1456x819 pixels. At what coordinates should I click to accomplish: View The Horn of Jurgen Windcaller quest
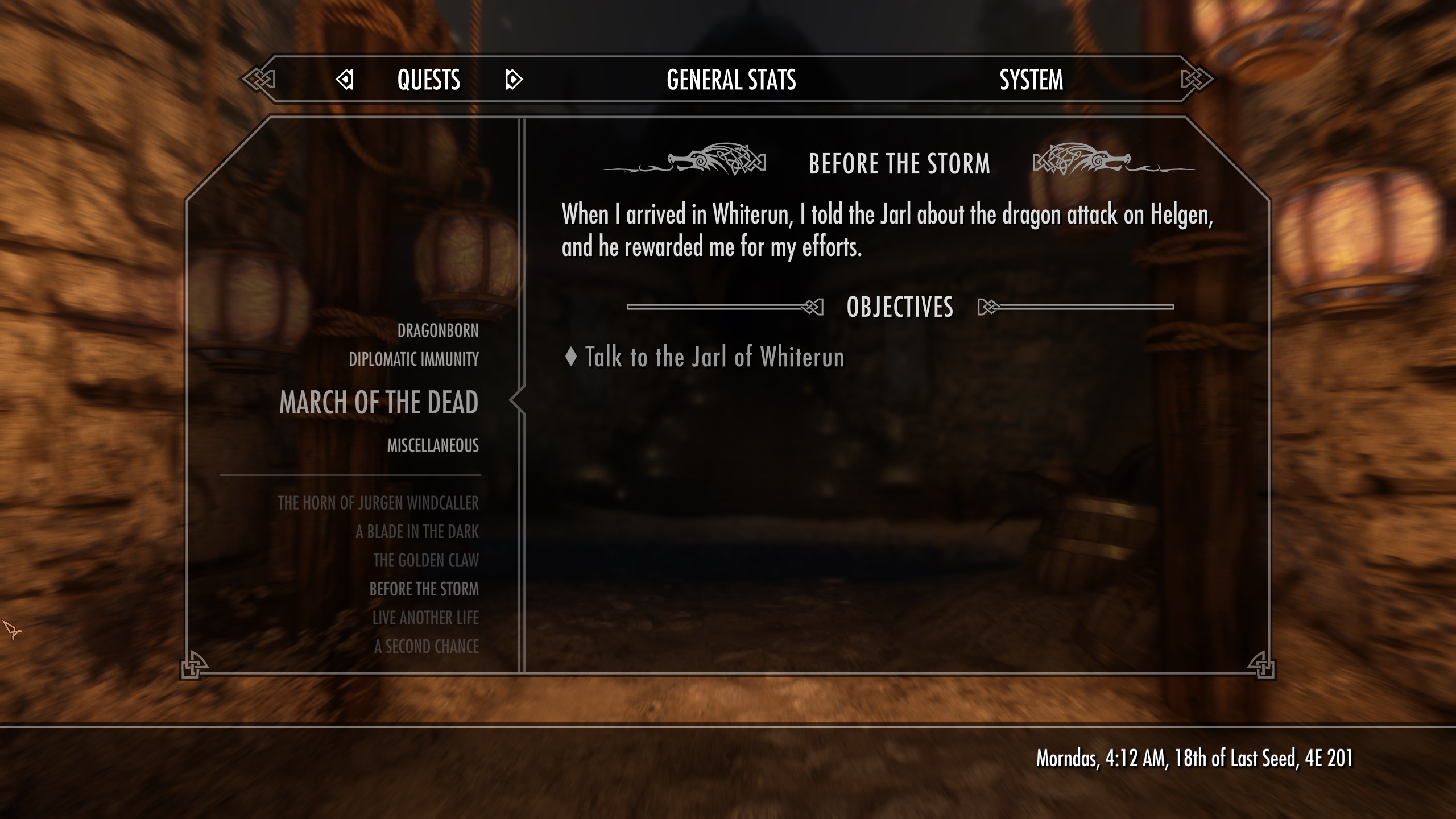[x=378, y=503]
